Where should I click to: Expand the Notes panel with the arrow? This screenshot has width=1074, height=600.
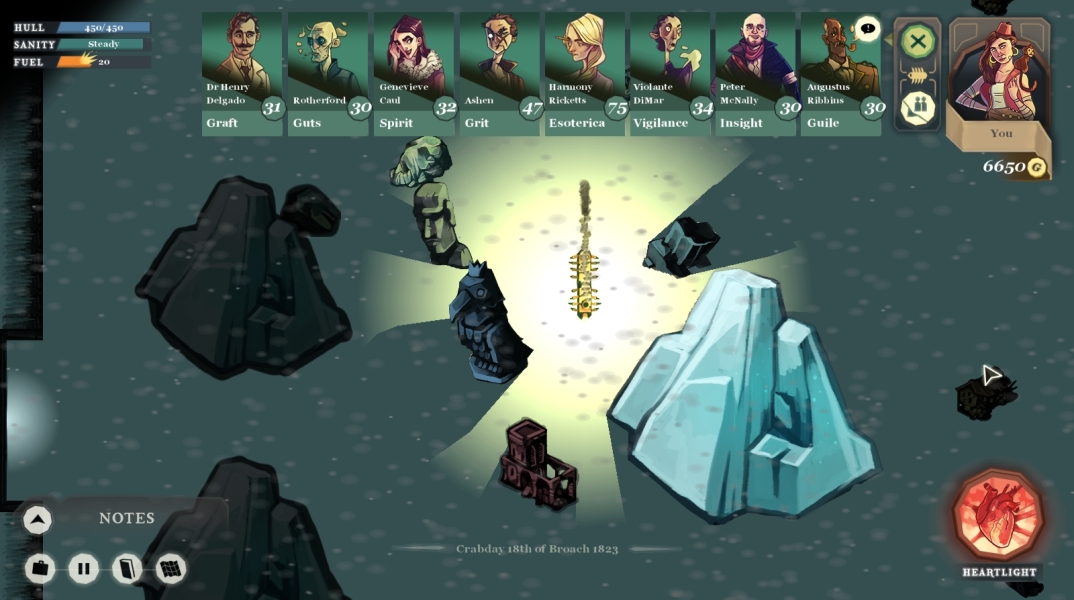point(37,519)
